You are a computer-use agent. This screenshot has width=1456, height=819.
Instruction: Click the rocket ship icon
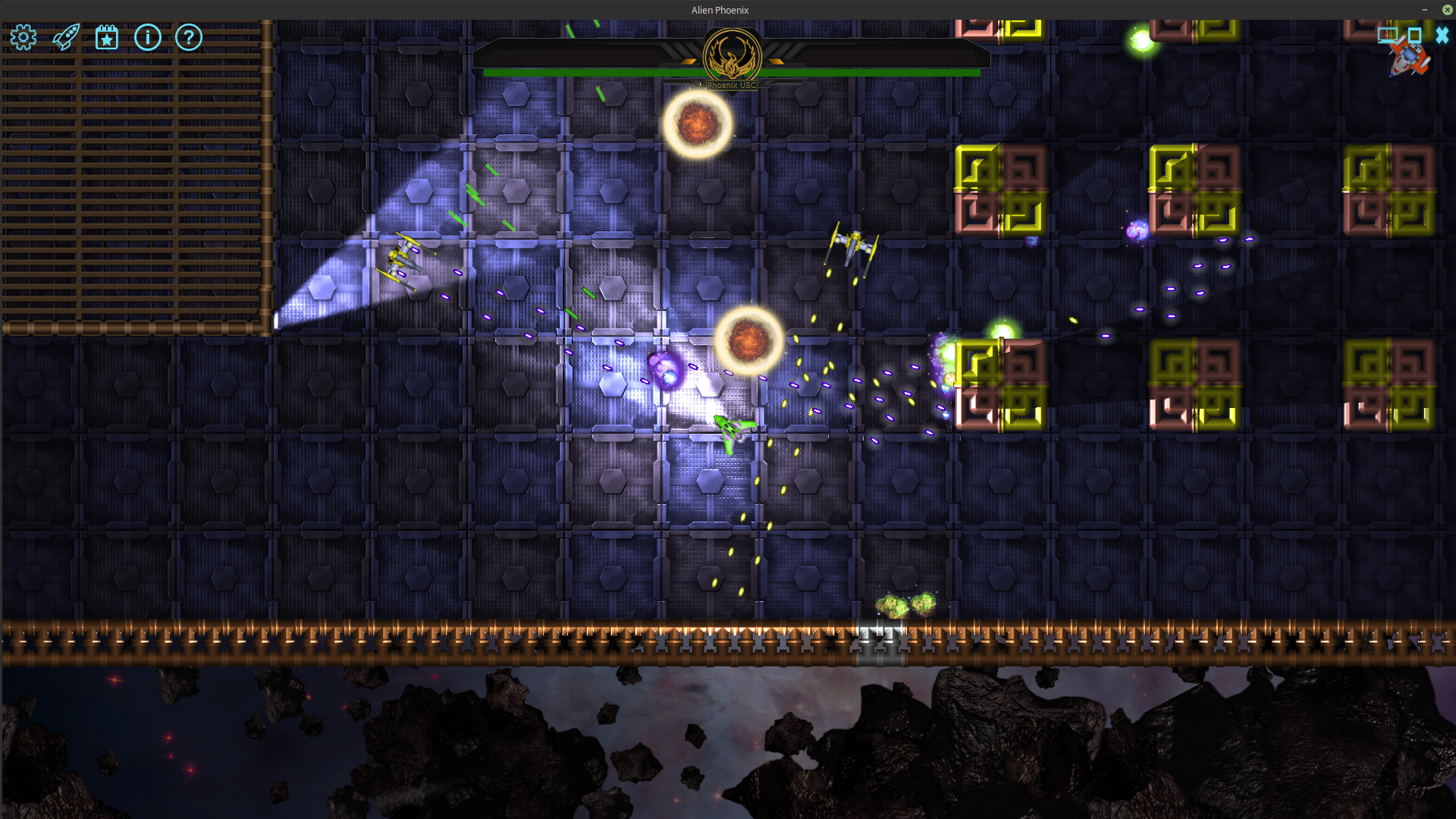tap(66, 37)
